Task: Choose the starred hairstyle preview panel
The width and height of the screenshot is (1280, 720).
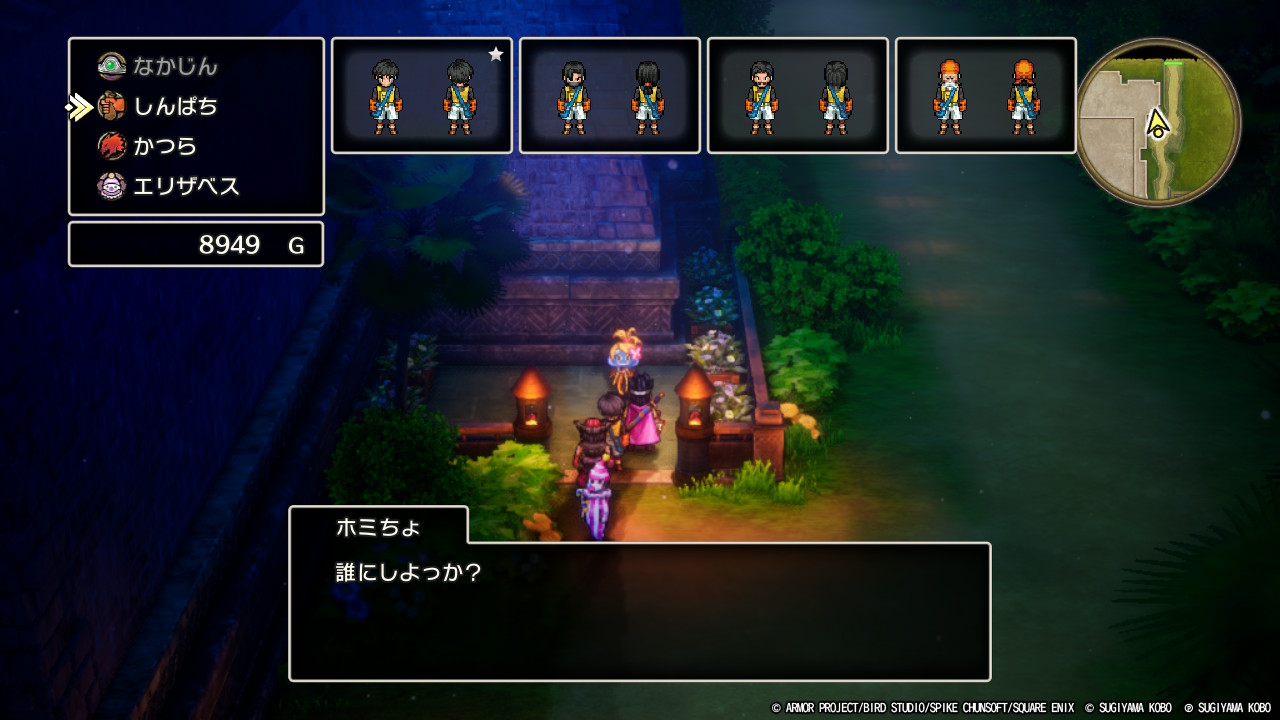Action: (x=421, y=96)
